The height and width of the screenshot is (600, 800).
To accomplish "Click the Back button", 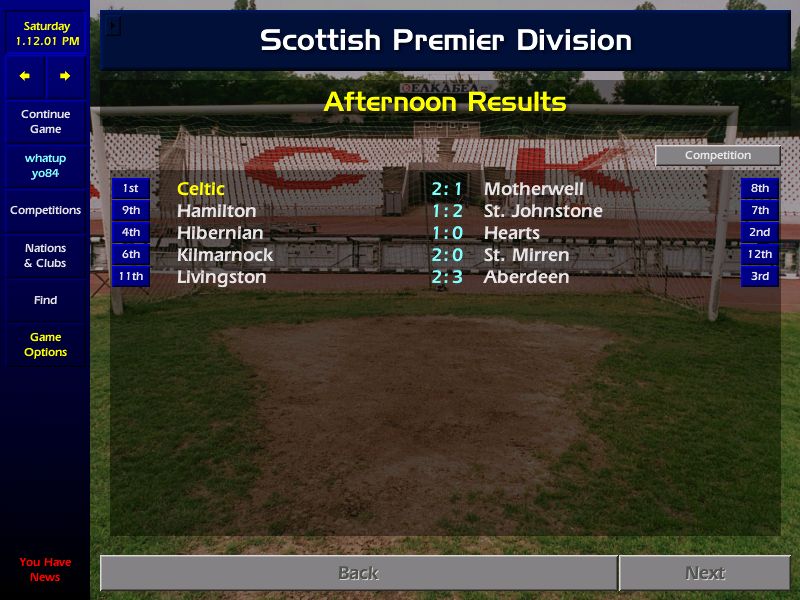I will coord(358,573).
